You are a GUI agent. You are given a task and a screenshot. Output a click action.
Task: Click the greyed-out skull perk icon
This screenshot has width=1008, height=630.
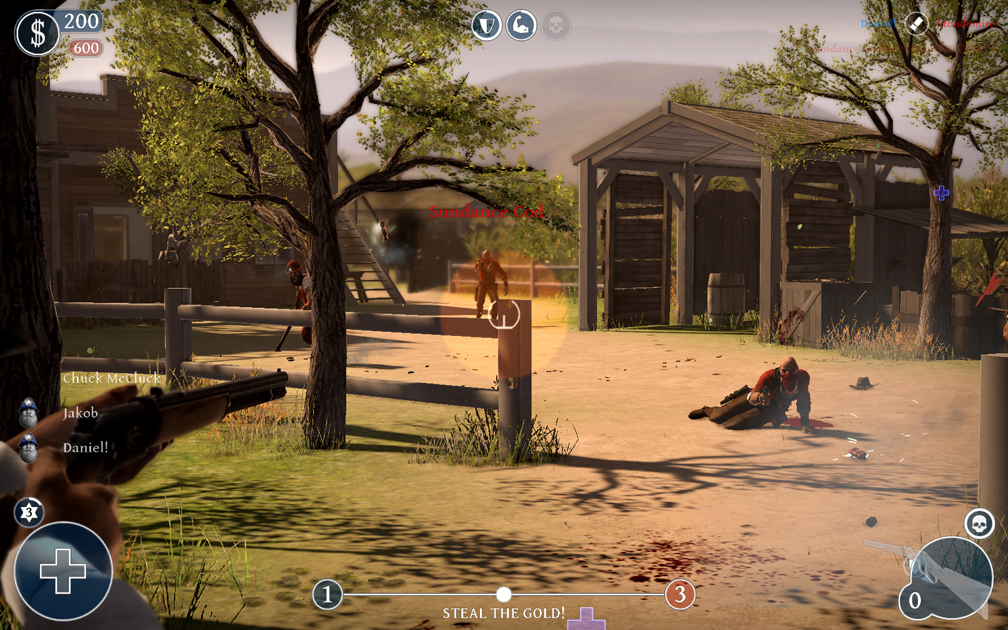555,25
